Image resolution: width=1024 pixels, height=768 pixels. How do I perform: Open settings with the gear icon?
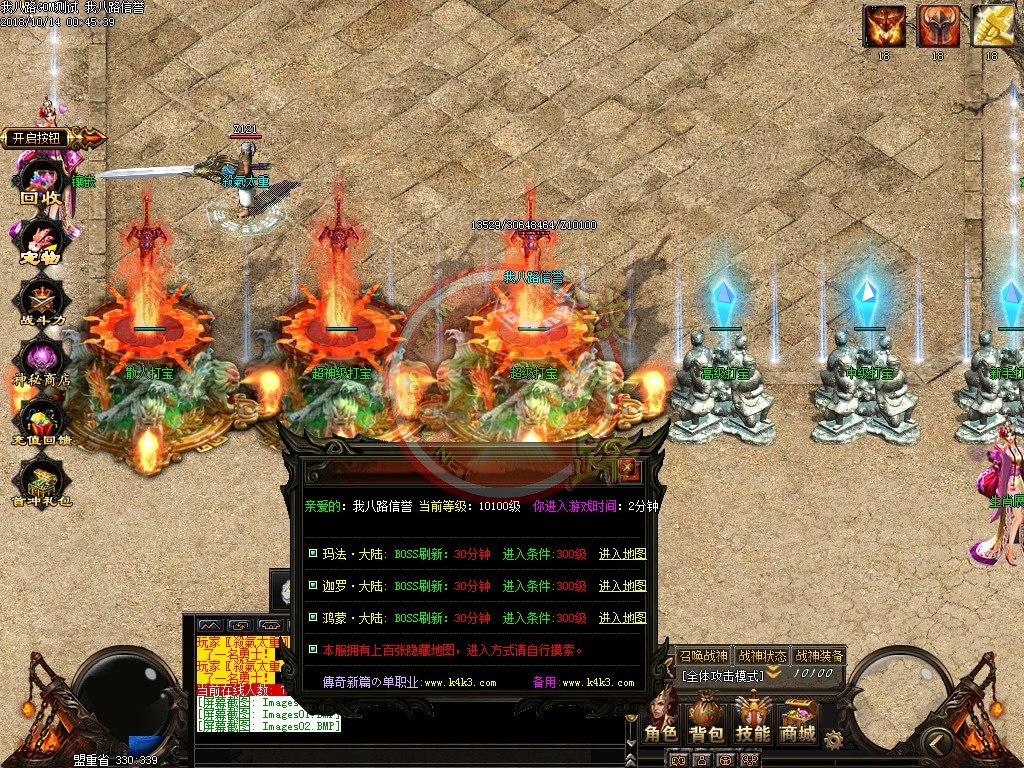(833, 739)
